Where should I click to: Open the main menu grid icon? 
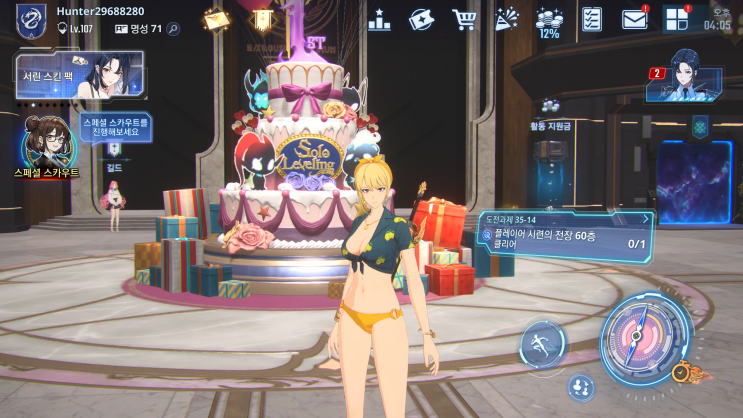tap(676, 19)
